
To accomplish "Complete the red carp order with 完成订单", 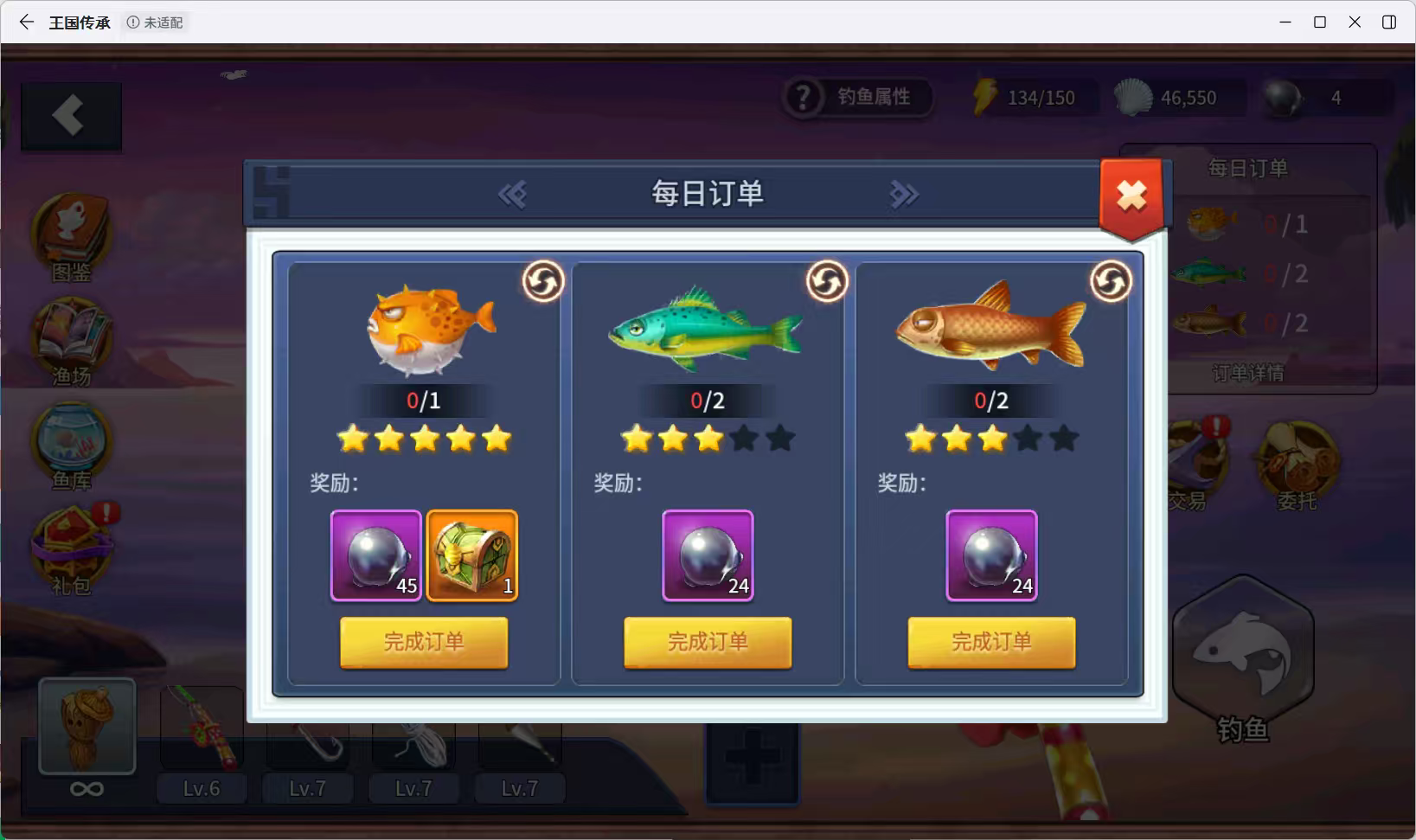I will pyautogui.click(x=991, y=643).
